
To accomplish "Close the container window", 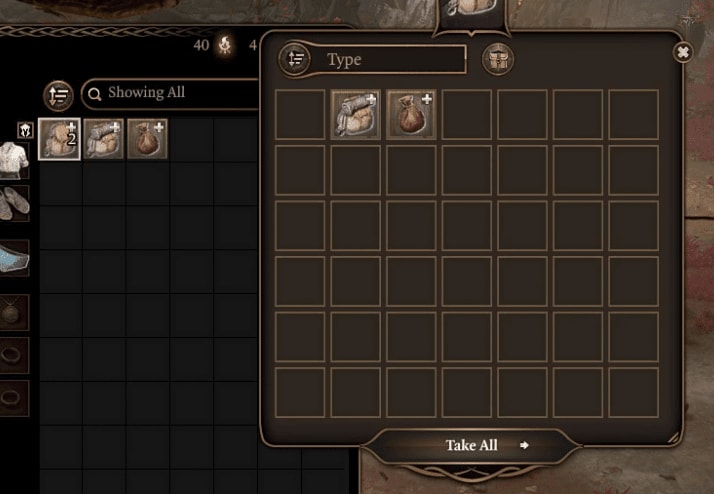I will tap(683, 52).
